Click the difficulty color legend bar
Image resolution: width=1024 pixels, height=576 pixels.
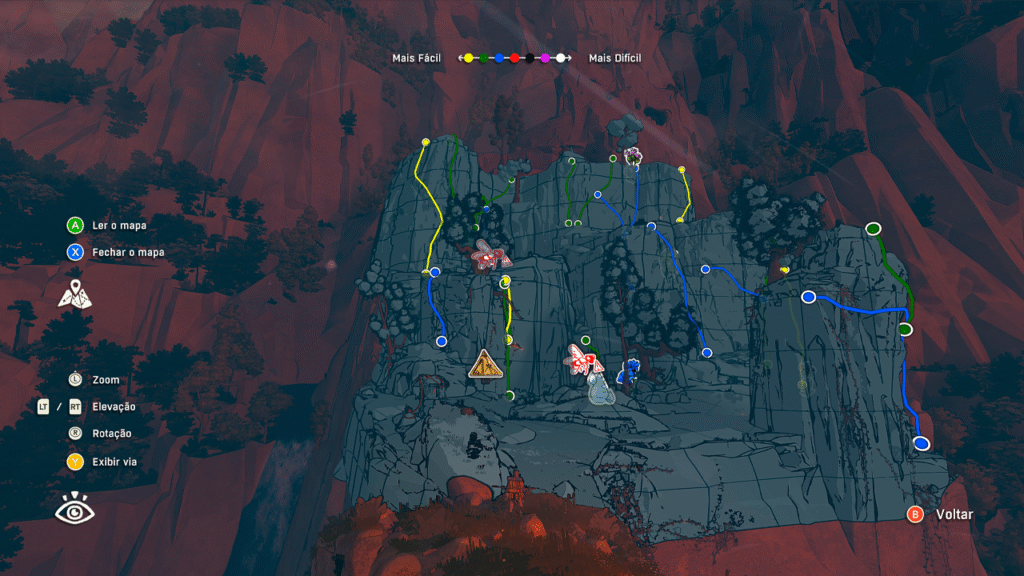click(514, 58)
